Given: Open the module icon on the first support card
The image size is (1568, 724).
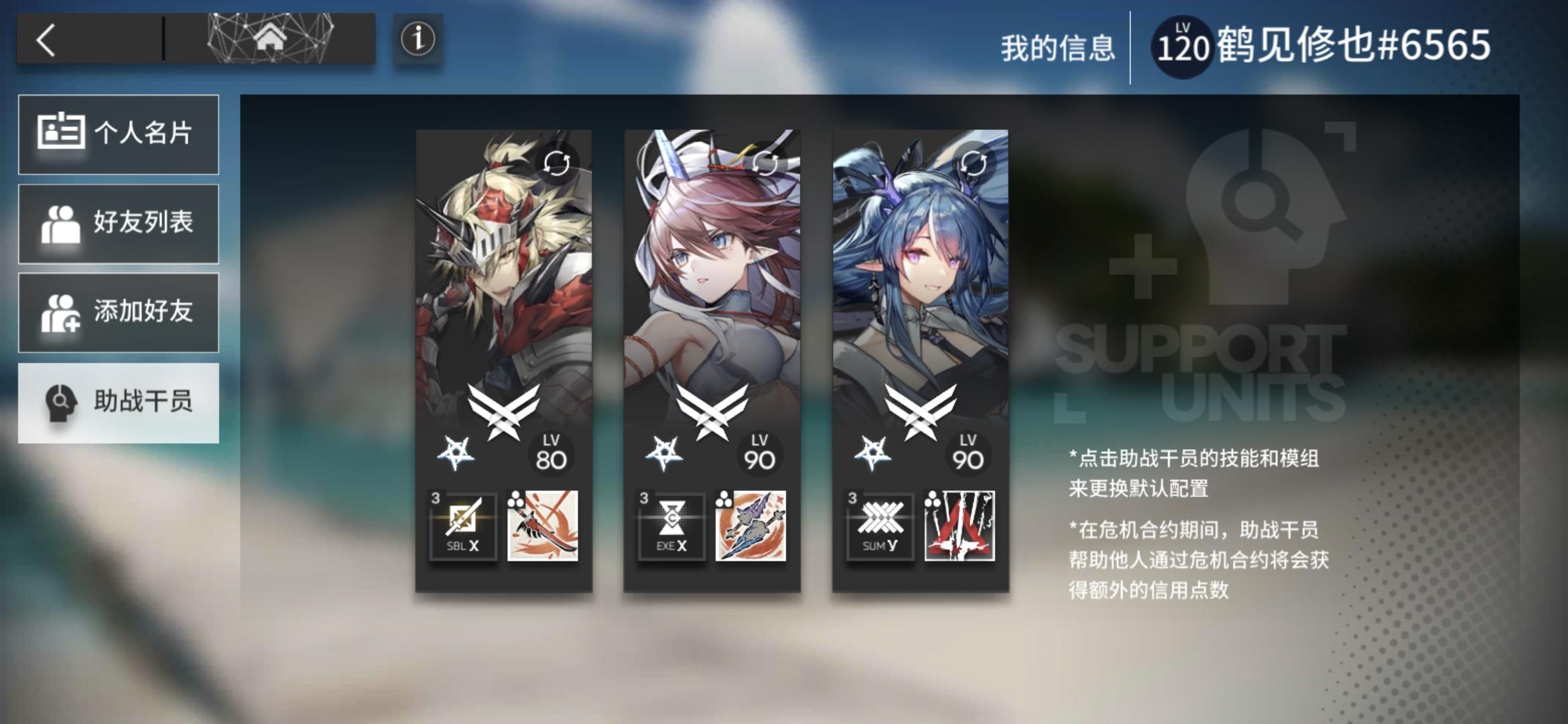Looking at the screenshot, I should coord(543,528).
